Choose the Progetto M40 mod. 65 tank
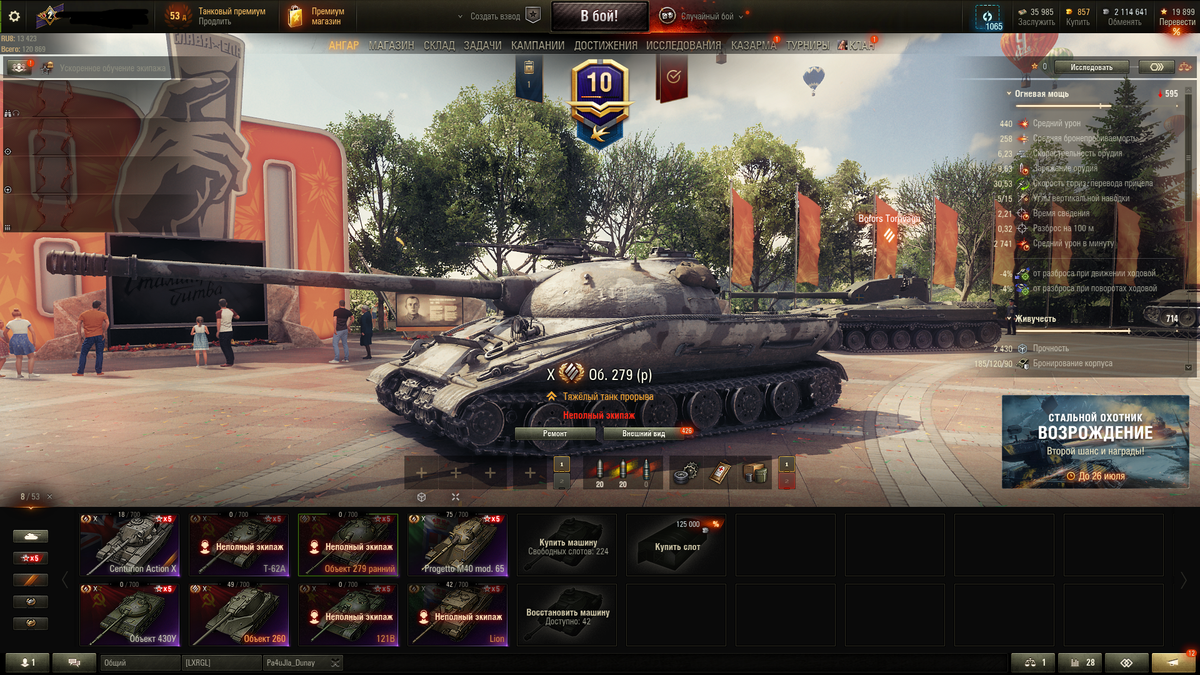Screen dimensions: 1200x675 tap(457, 545)
